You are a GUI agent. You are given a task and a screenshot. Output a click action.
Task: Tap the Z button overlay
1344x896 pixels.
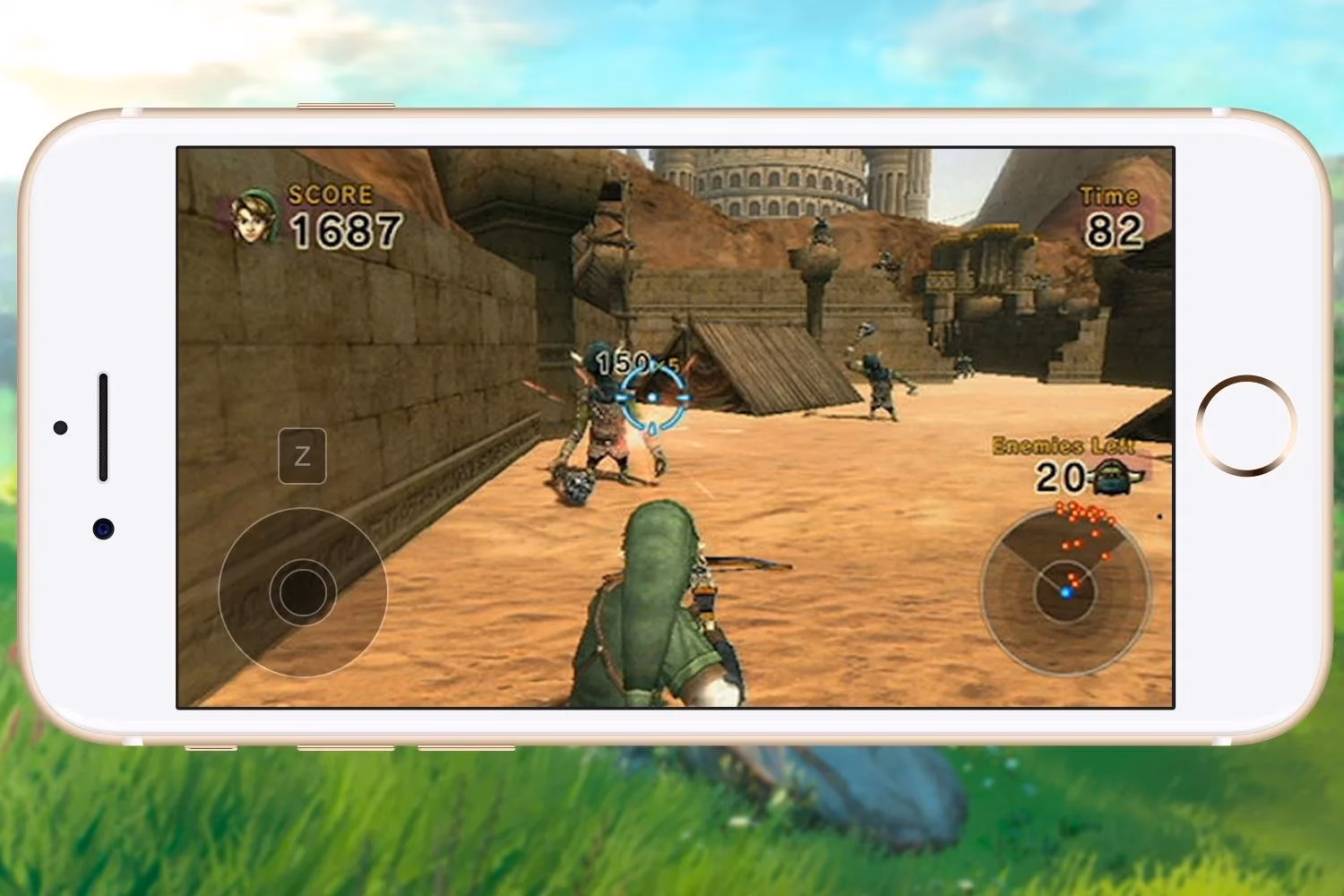point(303,453)
